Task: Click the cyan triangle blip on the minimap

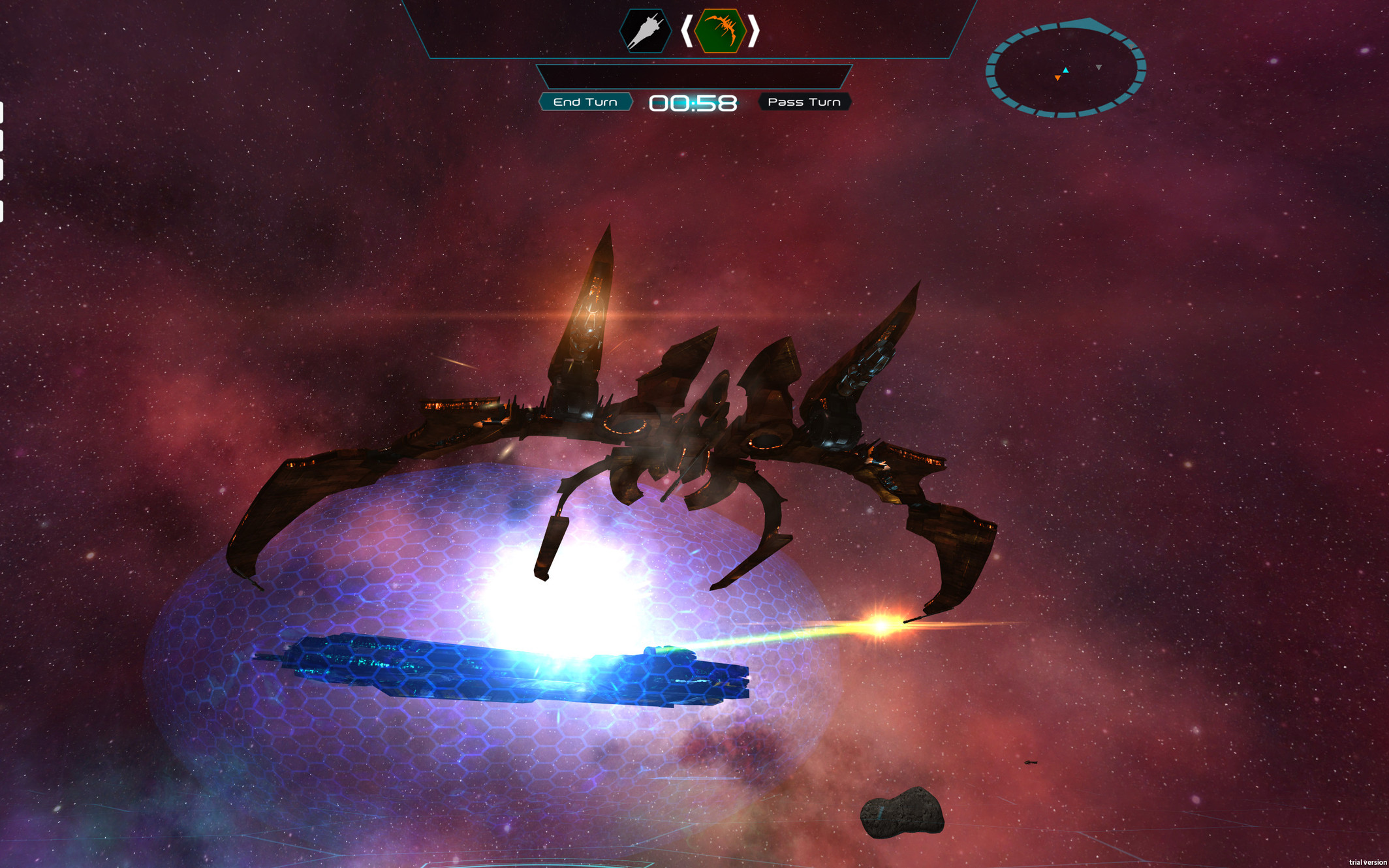Action: [1066, 70]
